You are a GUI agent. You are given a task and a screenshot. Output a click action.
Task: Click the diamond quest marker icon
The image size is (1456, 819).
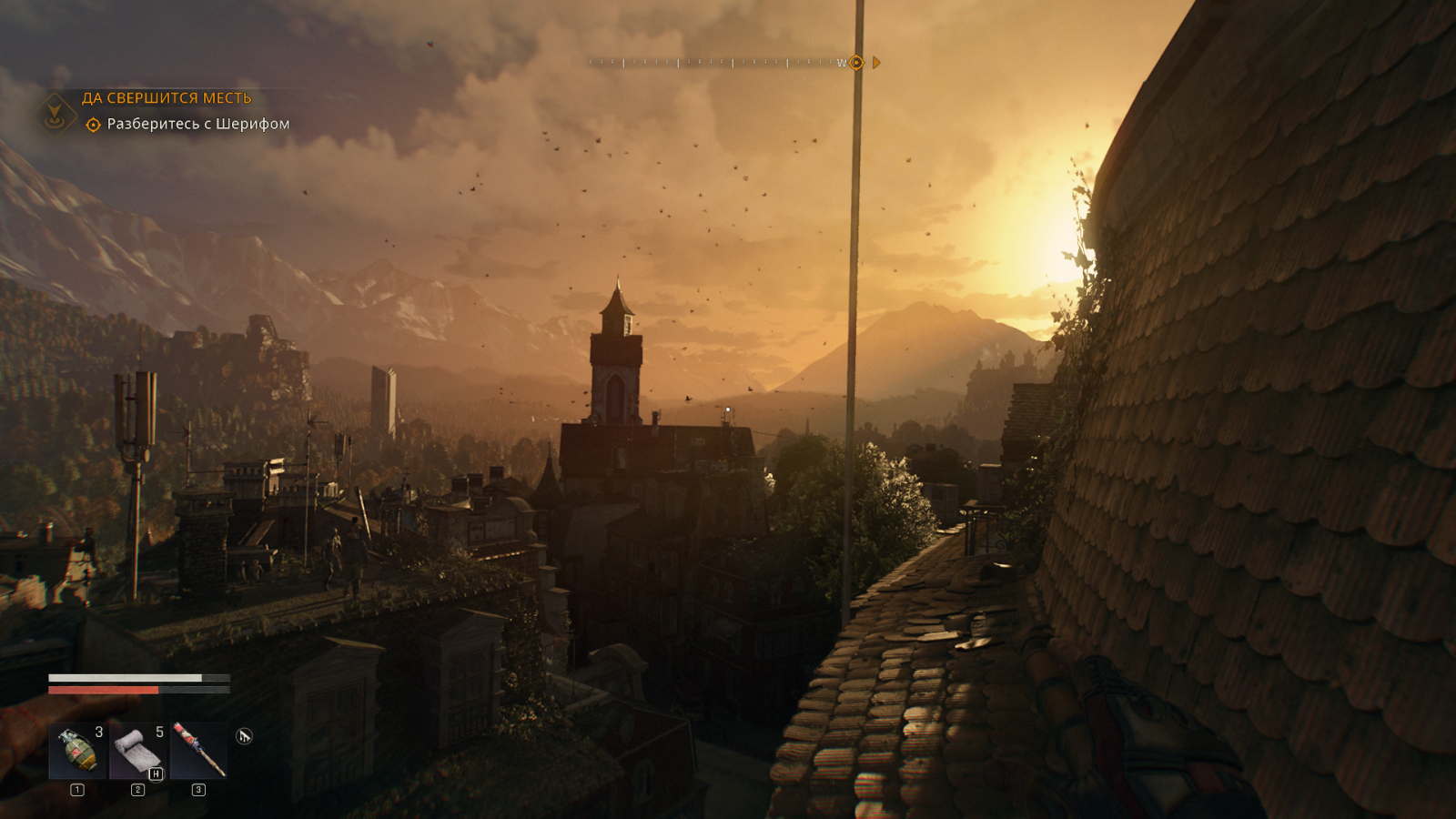pos(56,113)
